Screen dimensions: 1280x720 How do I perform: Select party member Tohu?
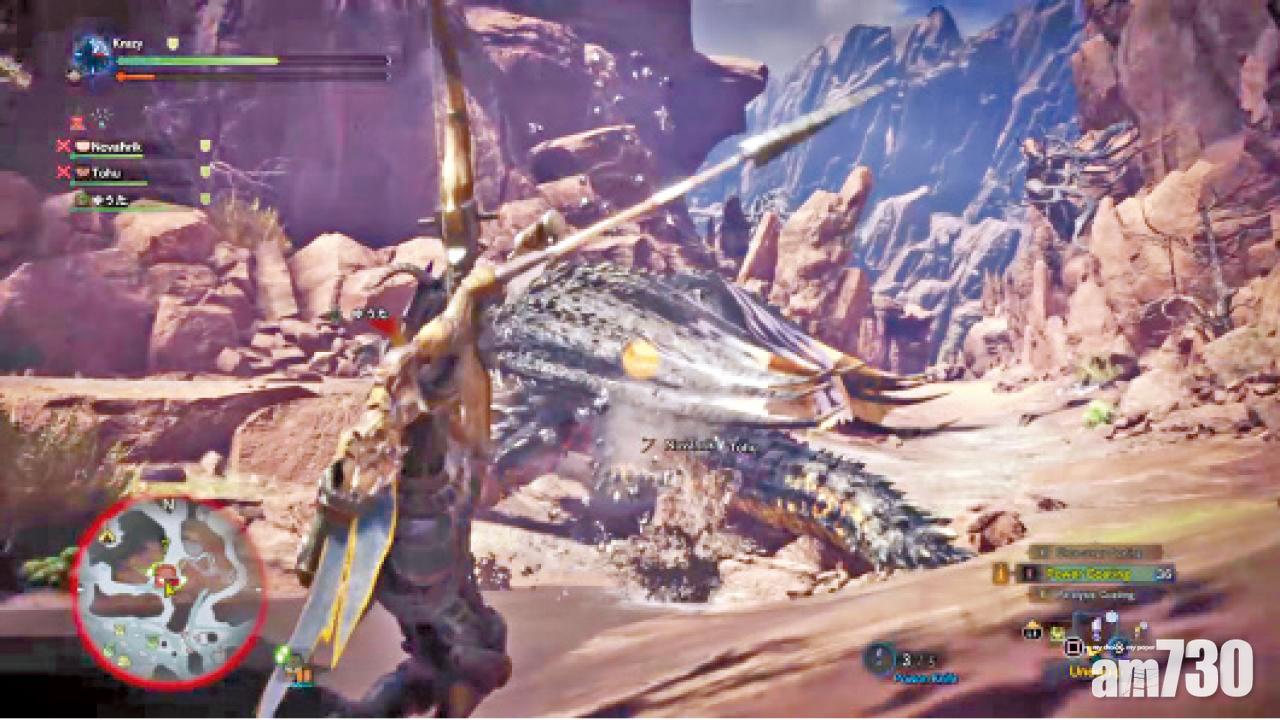pyautogui.click(x=106, y=172)
